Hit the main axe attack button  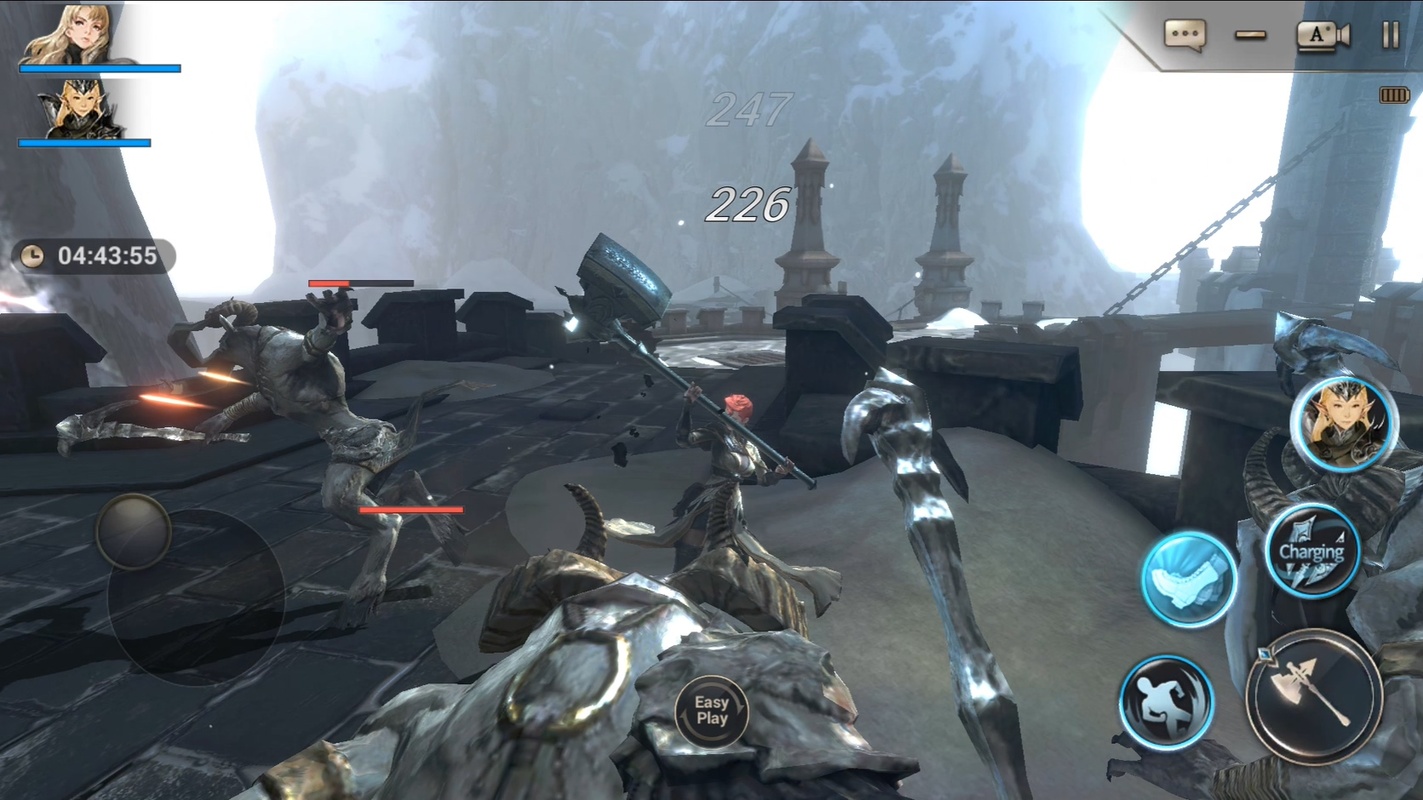point(1314,696)
